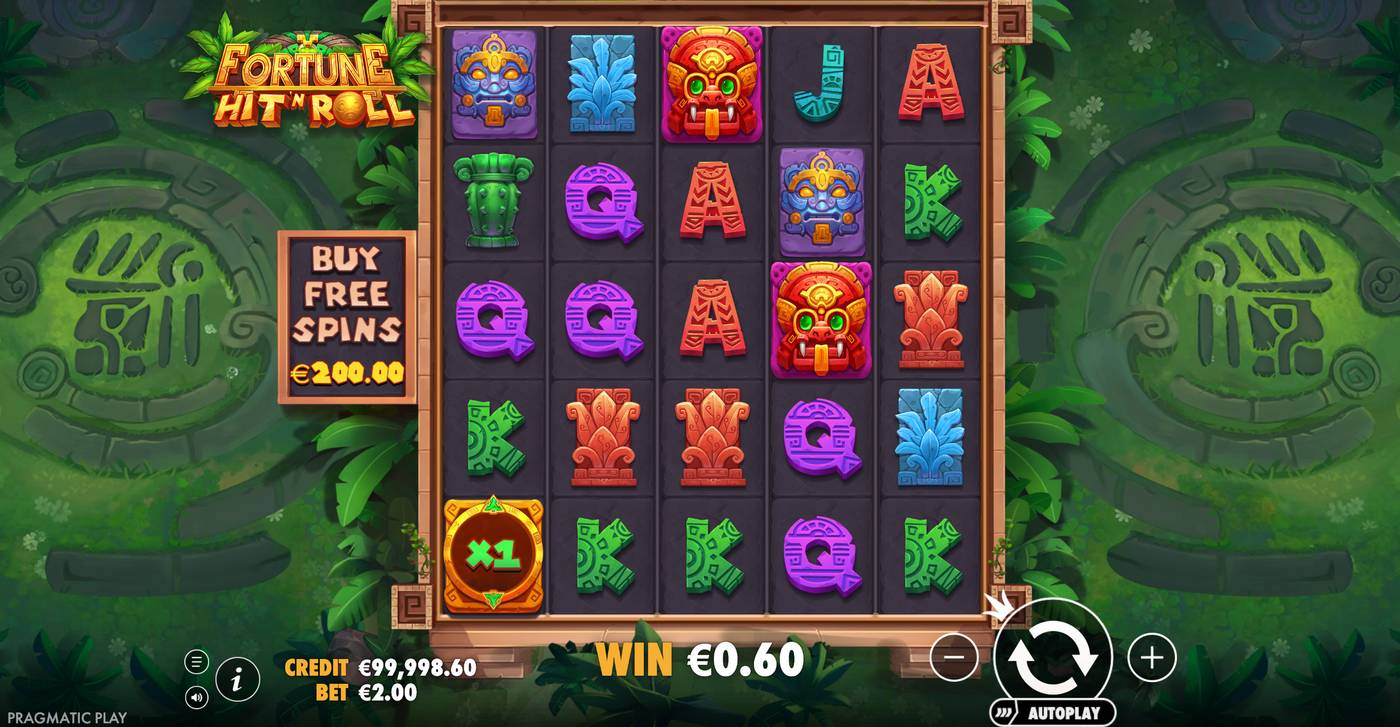This screenshot has height=727, width=1400.
Task: Toggle the sound speaker icon
Action: 197,695
